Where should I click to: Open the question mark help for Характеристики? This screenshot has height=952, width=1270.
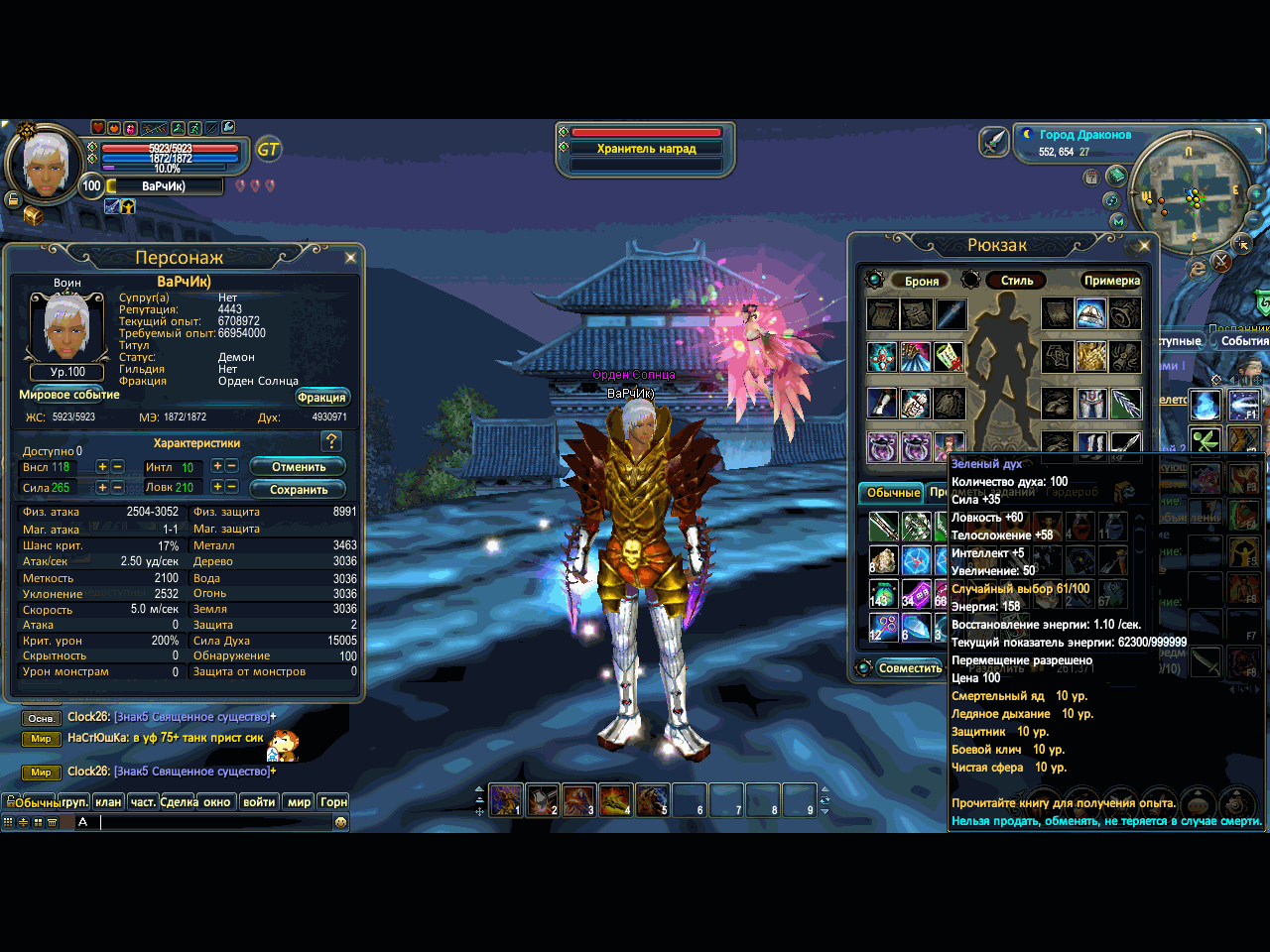coord(331,441)
